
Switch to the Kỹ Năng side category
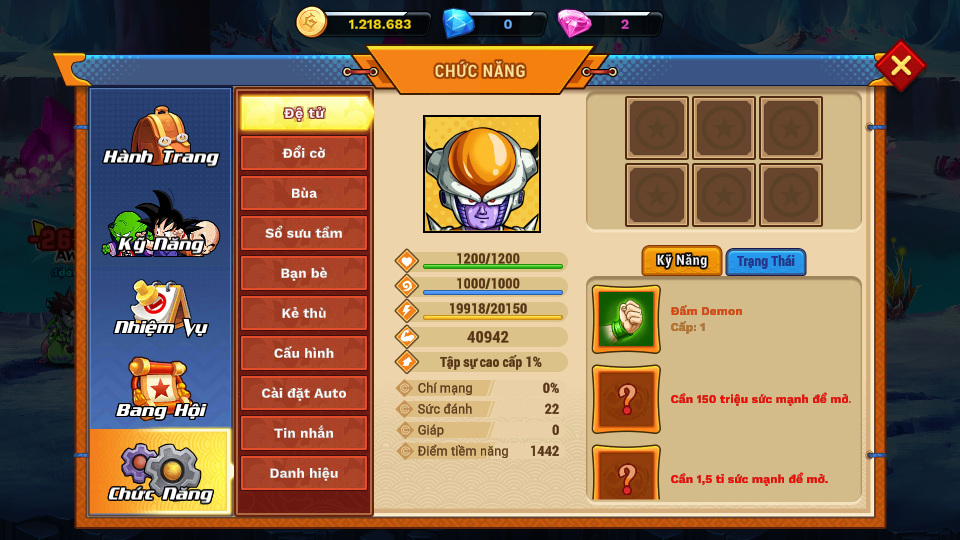[160, 223]
